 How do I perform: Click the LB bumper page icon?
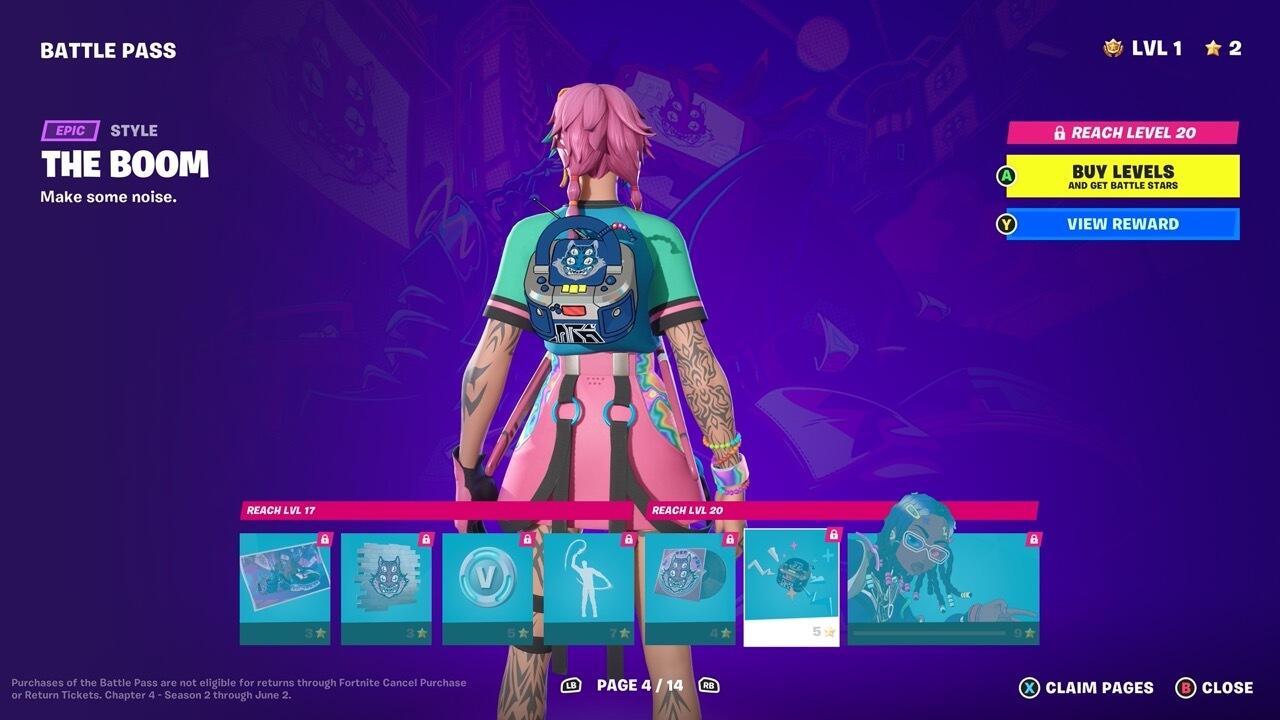pos(573,687)
